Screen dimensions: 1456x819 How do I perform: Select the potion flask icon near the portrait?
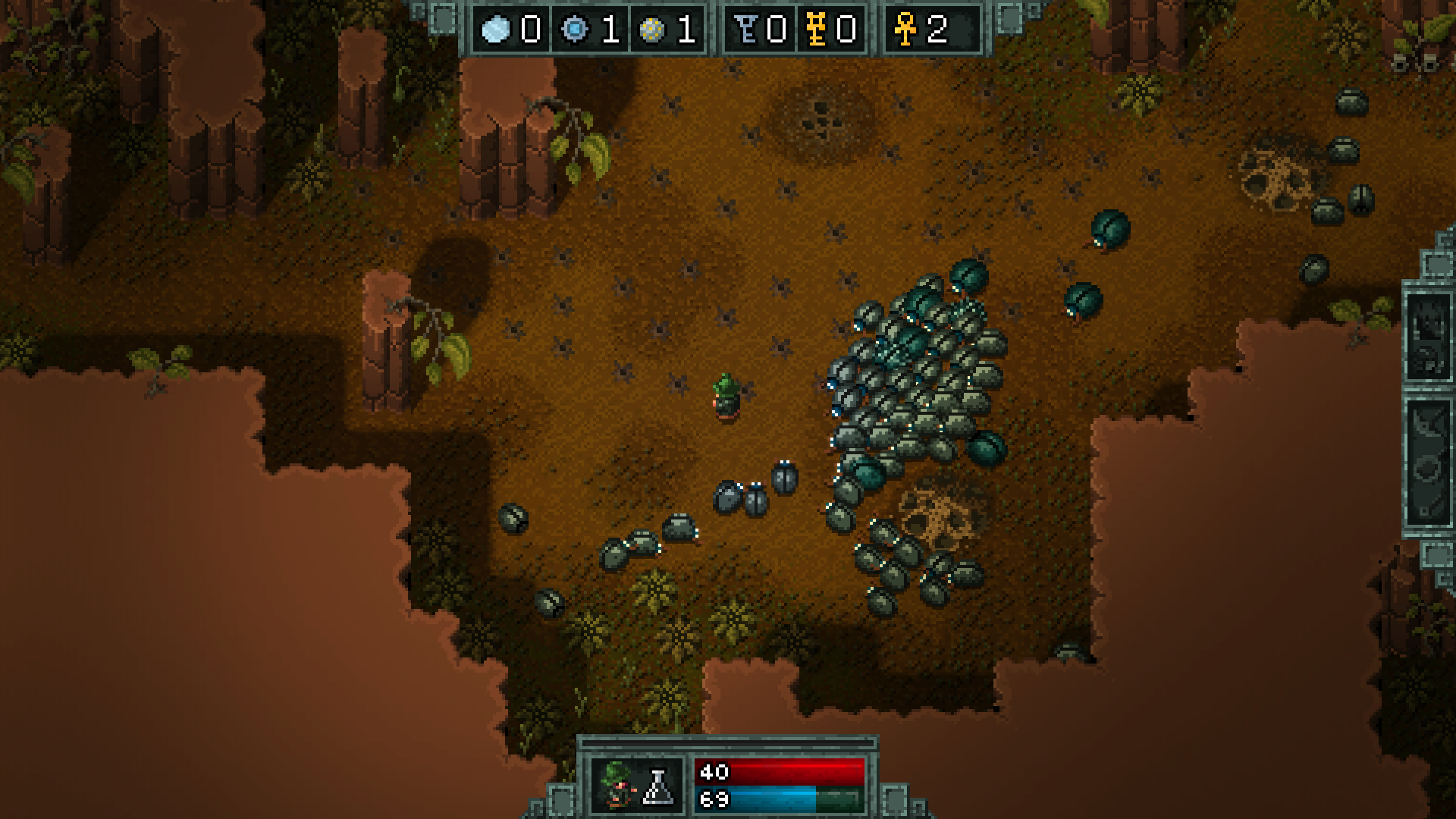tap(659, 786)
